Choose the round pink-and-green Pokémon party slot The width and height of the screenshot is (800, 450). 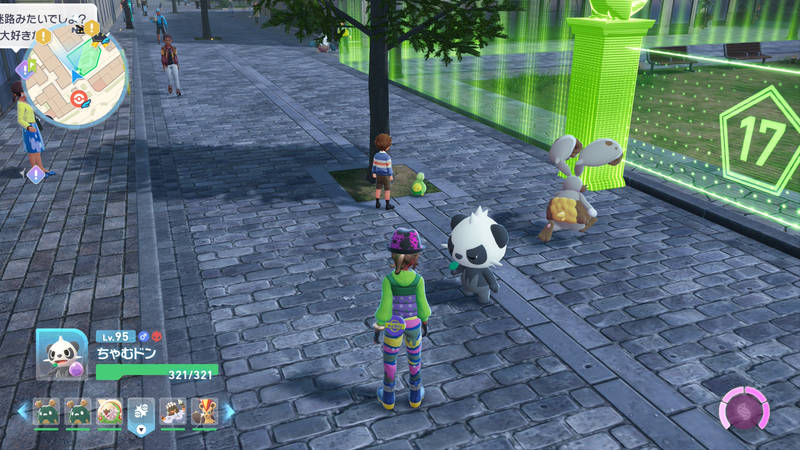[x=109, y=411]
